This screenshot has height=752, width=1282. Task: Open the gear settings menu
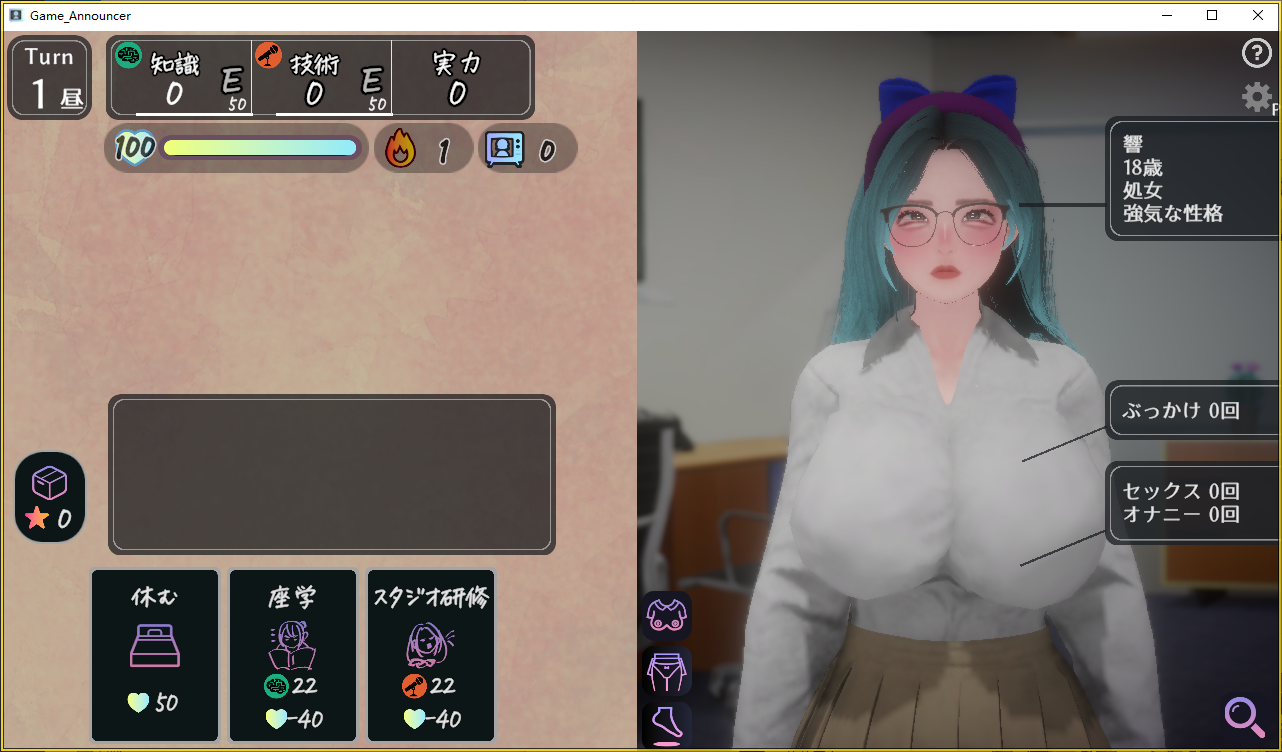pyautogui.click(x=1256, y=97)
